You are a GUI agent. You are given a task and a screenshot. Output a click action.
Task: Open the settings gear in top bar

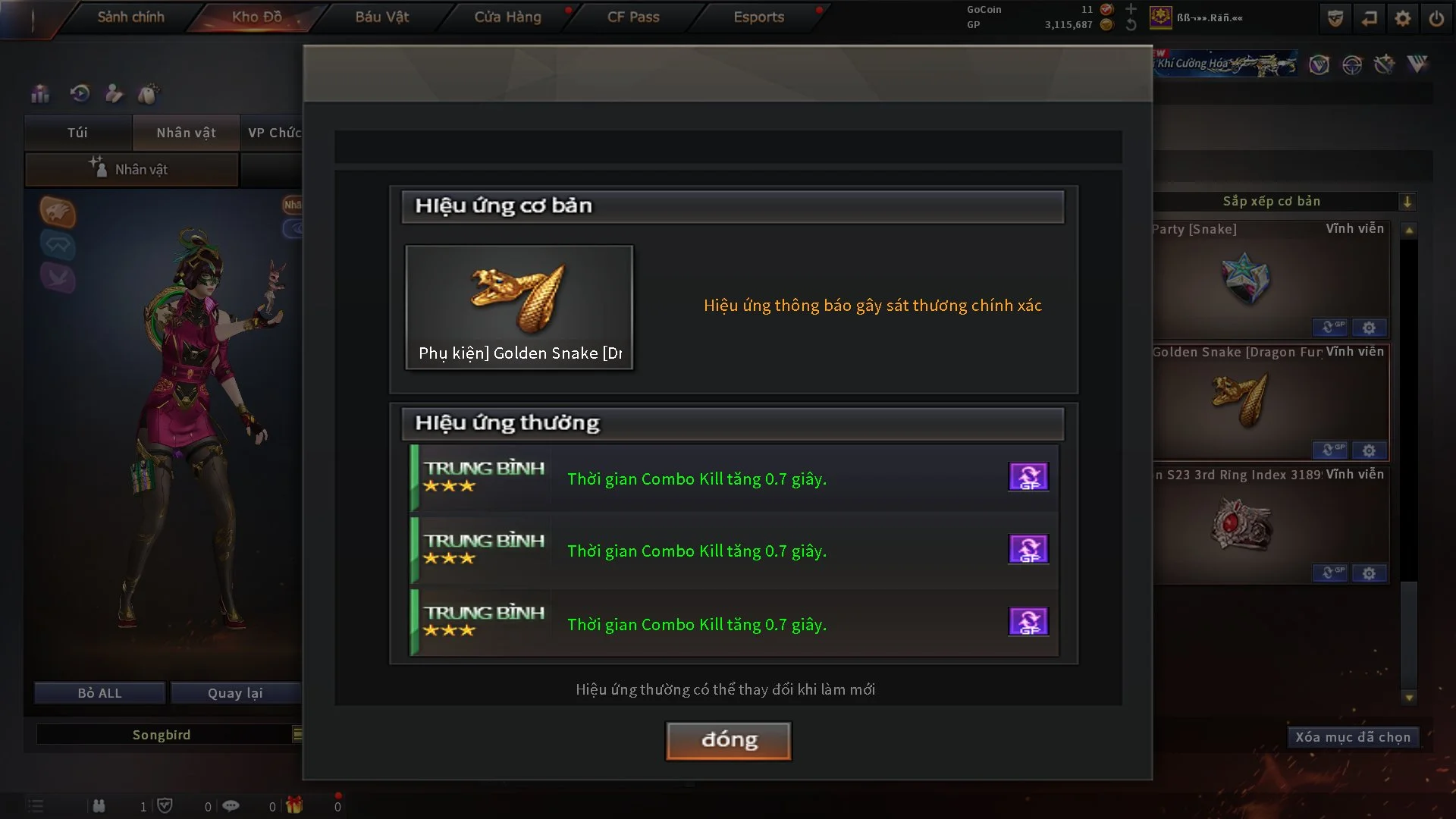click(1402, 18)
